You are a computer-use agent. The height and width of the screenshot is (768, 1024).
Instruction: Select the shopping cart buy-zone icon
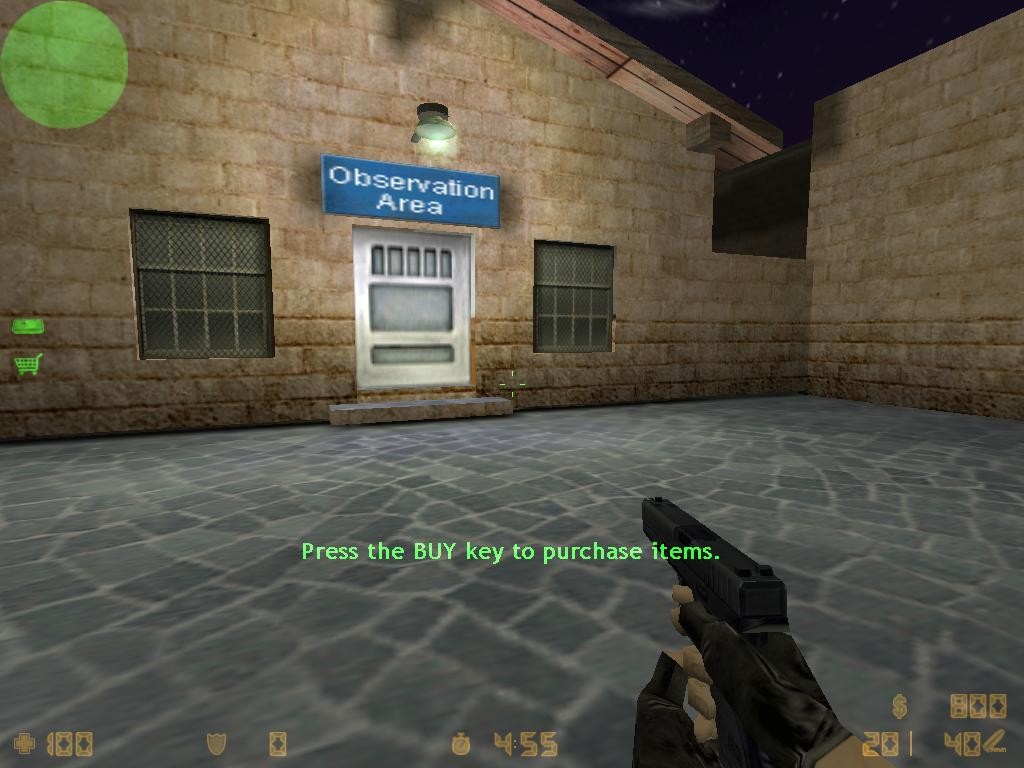tap(27, 365)
